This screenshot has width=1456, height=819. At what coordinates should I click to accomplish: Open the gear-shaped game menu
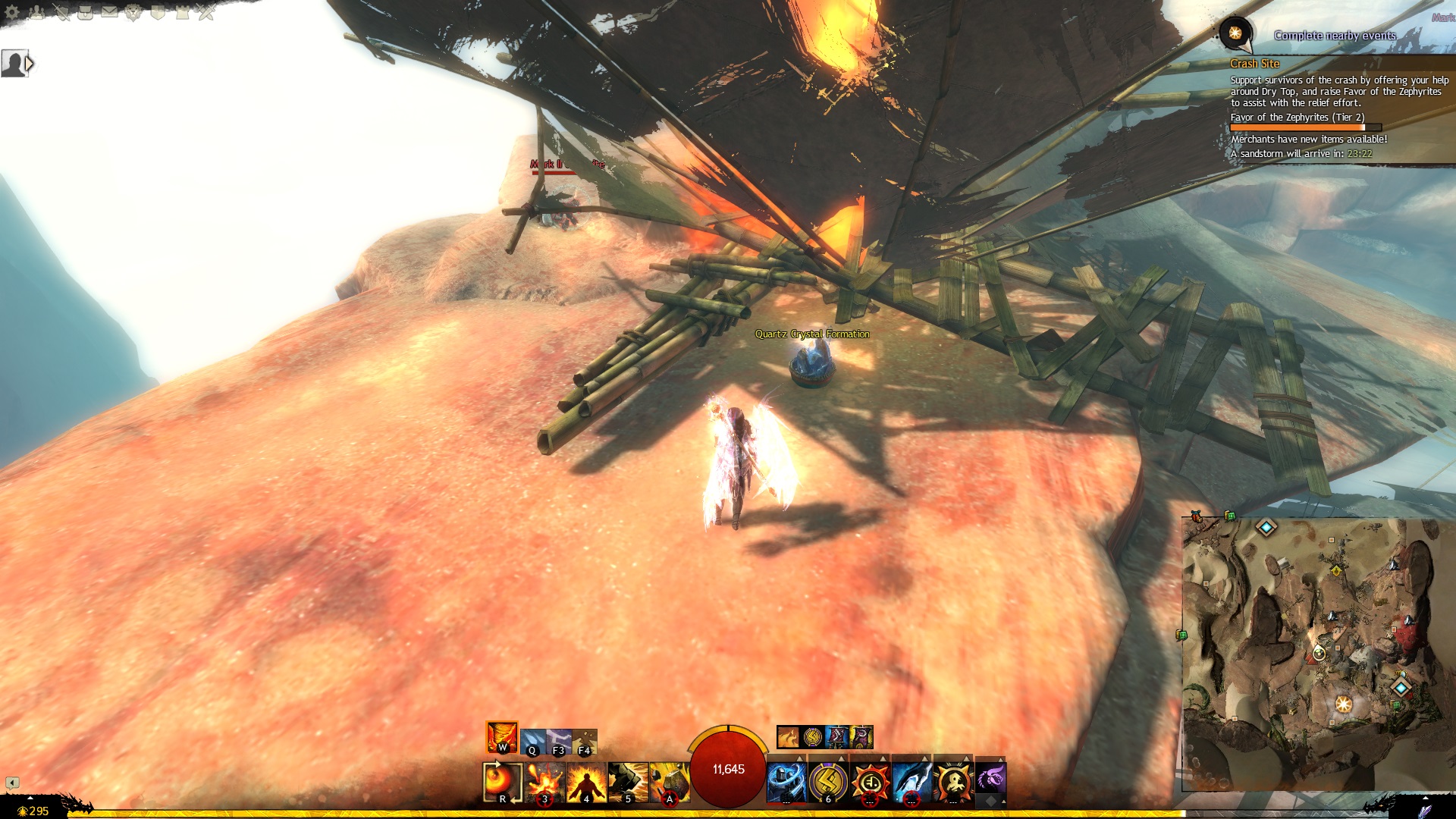tap(12, 12)
